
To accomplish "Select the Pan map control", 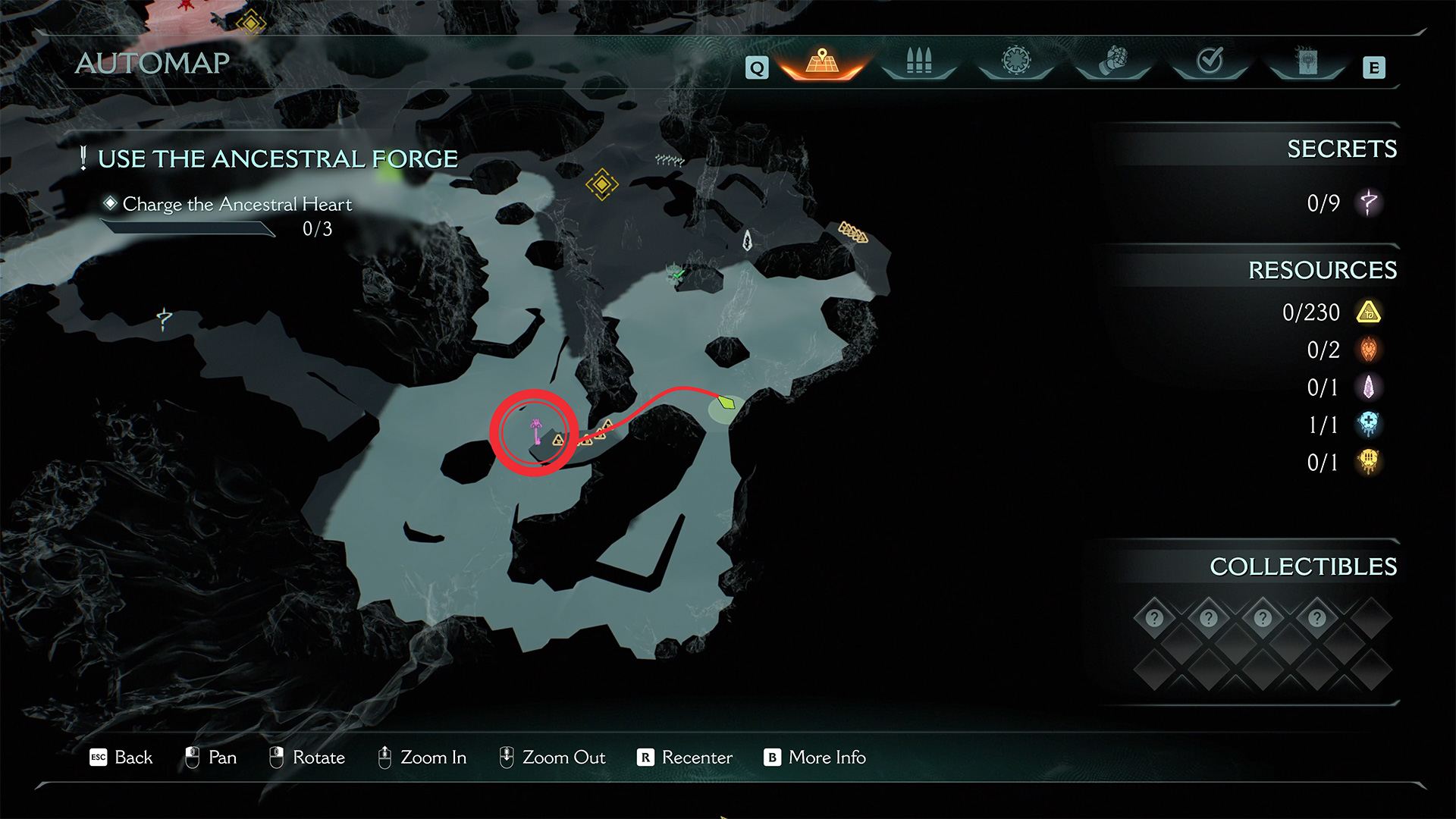I will pyautogui.click(x=211, y=758).
